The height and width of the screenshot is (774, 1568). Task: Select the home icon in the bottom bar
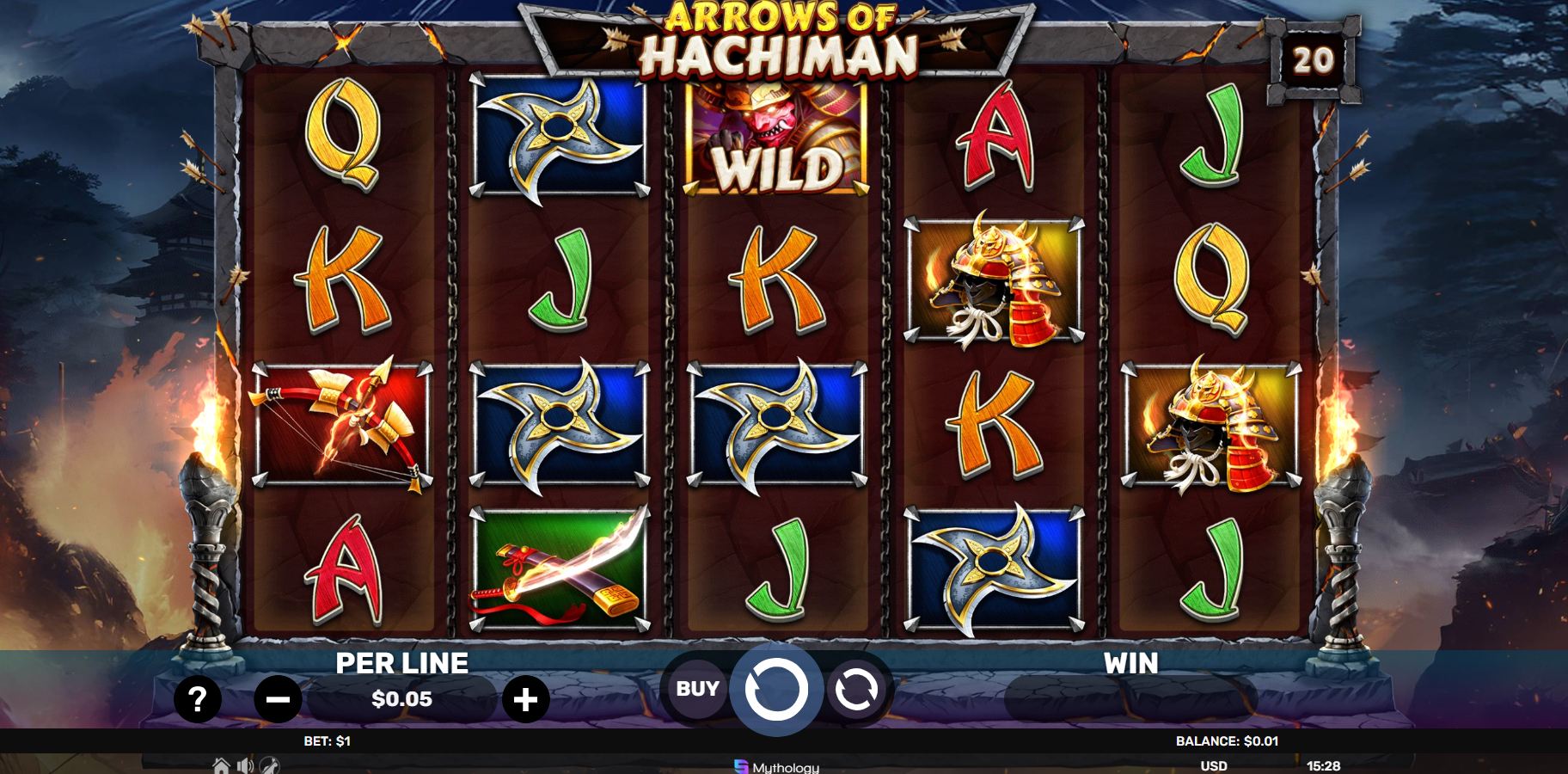coord(221,765)
